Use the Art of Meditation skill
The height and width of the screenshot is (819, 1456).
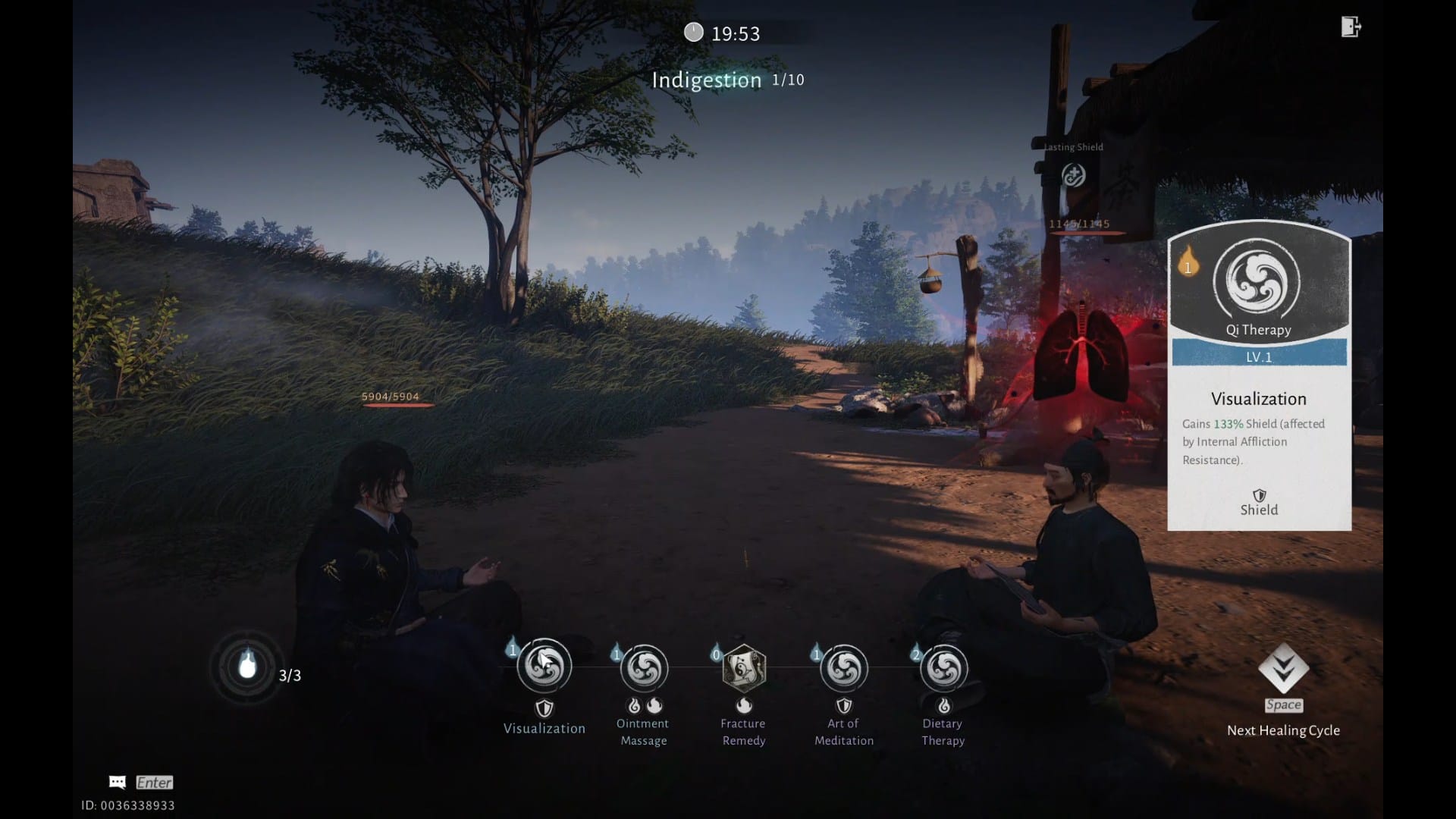pos(844,669)
